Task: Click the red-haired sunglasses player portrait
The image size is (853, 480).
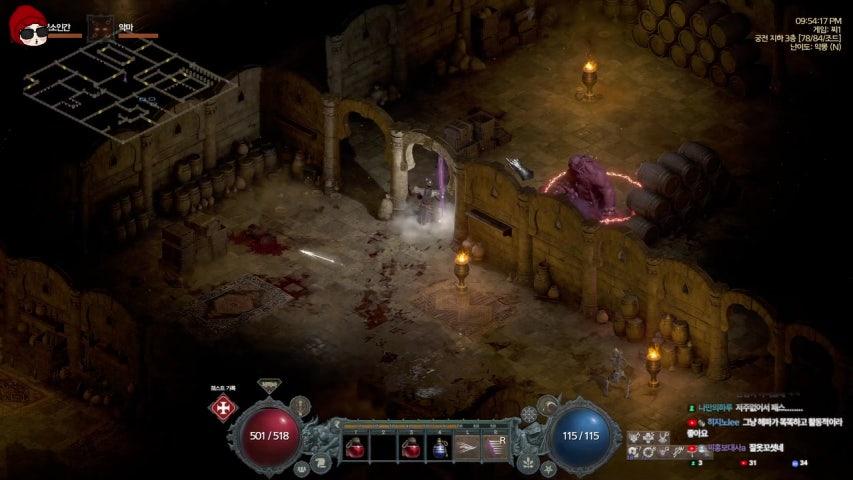Action: click(x=30, y=30)
